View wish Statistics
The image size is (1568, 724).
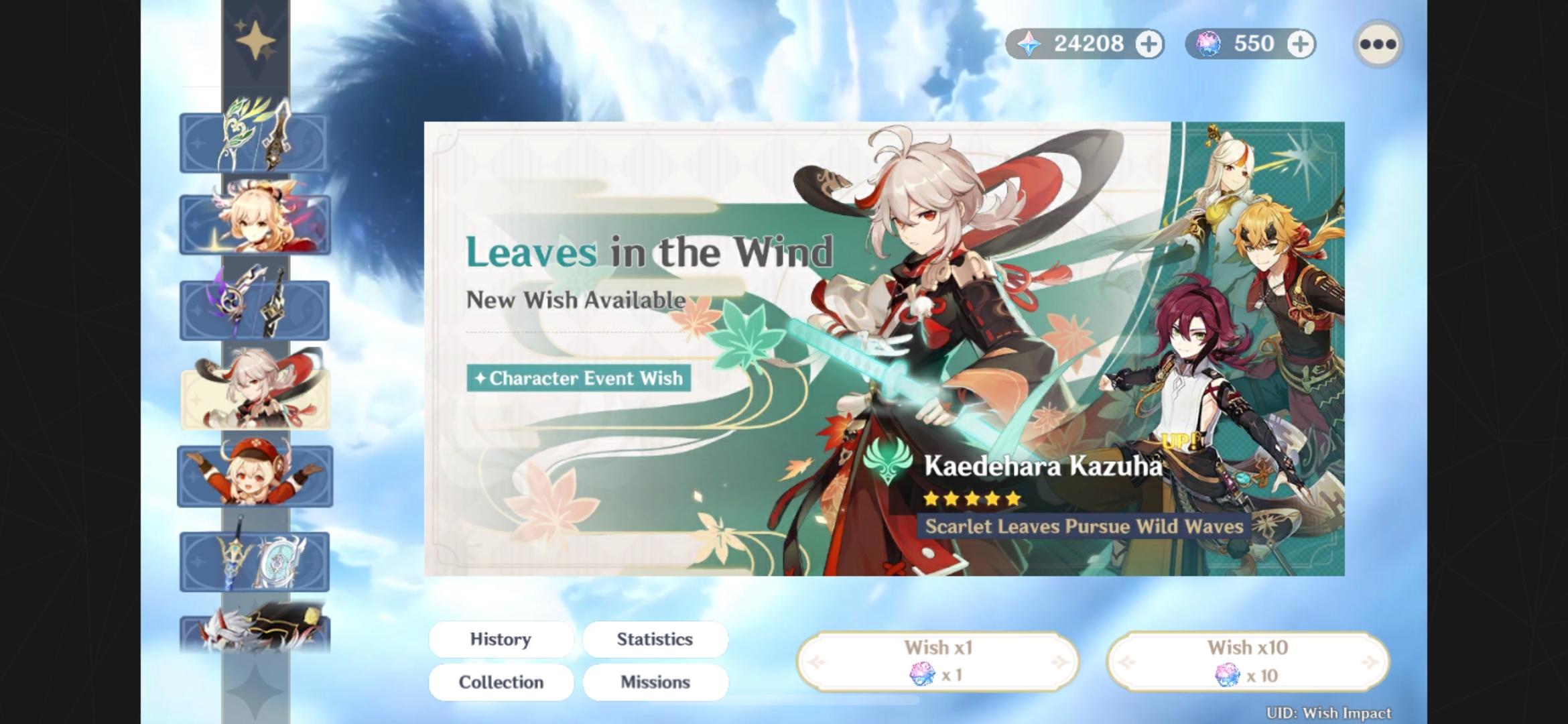click(x=655, y=639)
